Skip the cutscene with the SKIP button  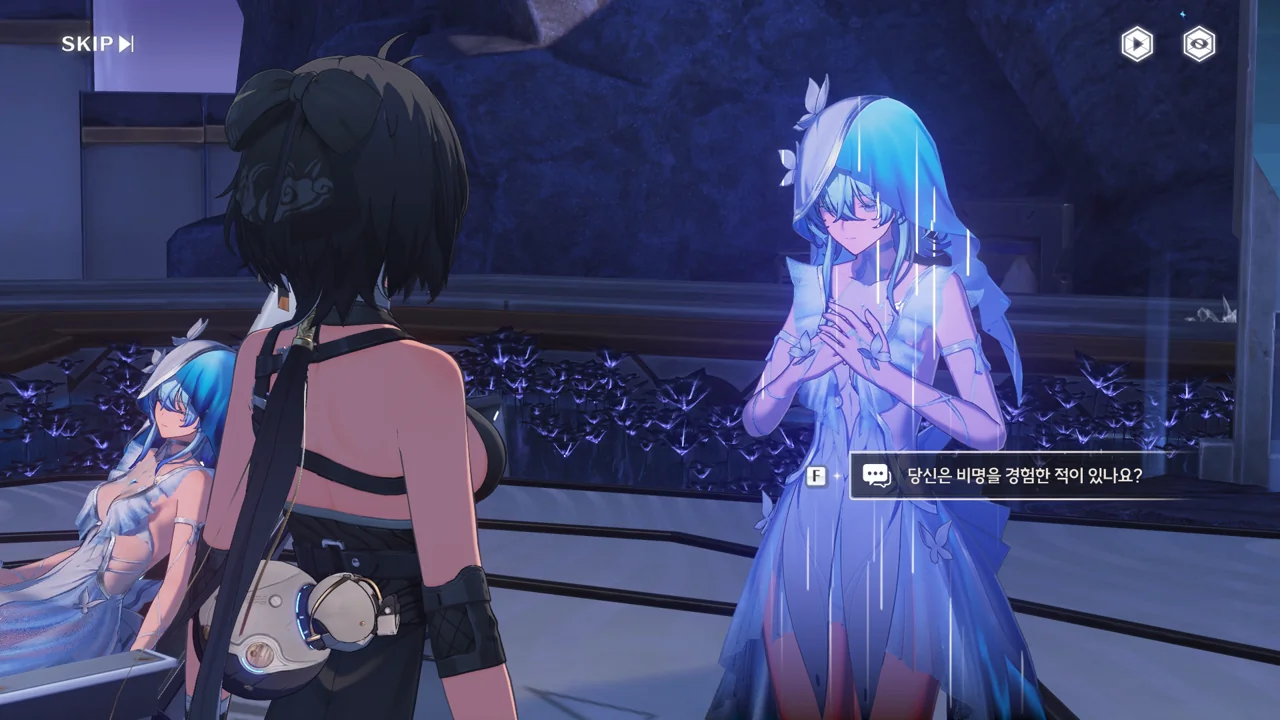[97, 44]
